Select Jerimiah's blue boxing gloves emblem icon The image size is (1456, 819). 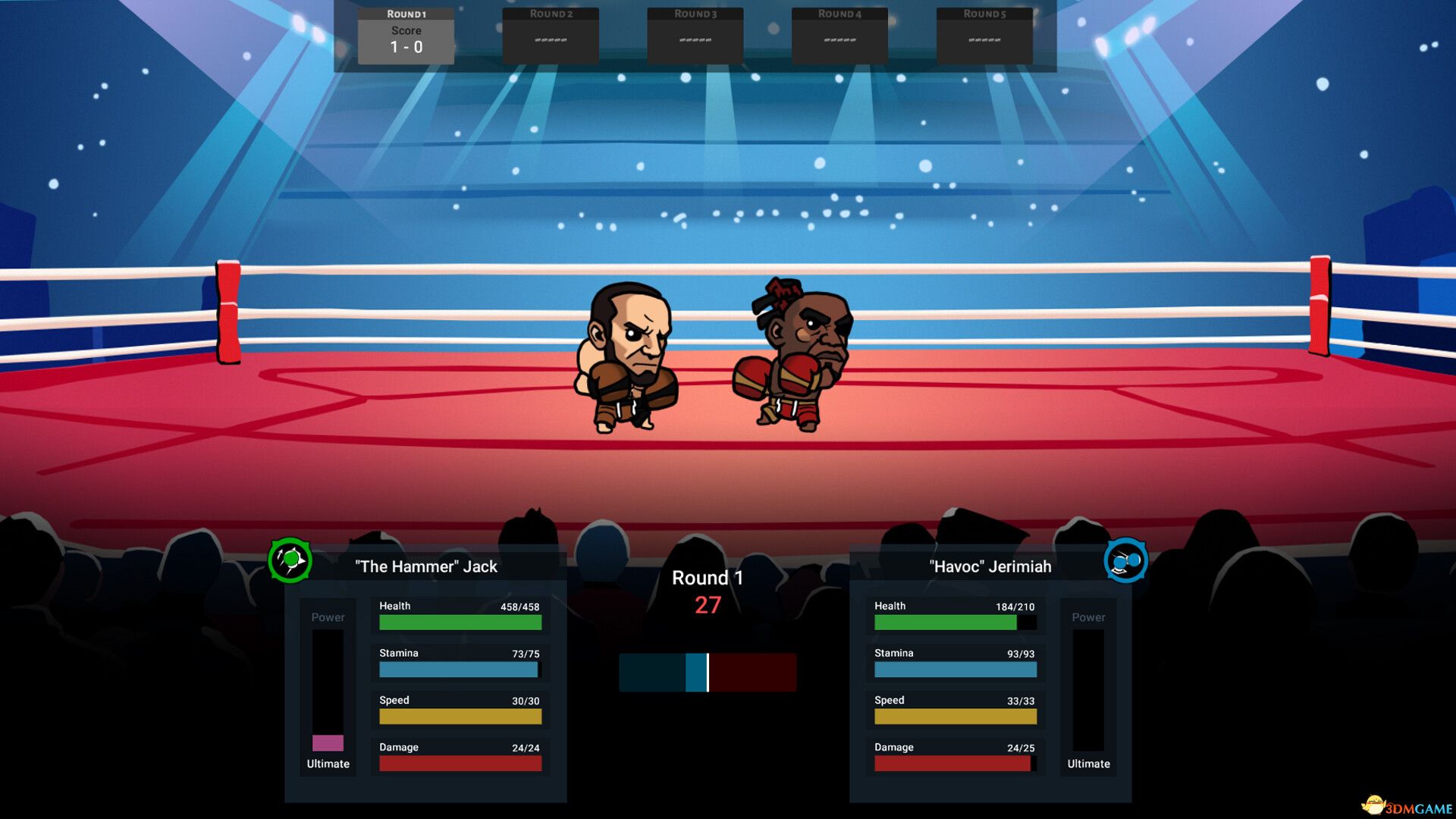[x=1125, y=559]
